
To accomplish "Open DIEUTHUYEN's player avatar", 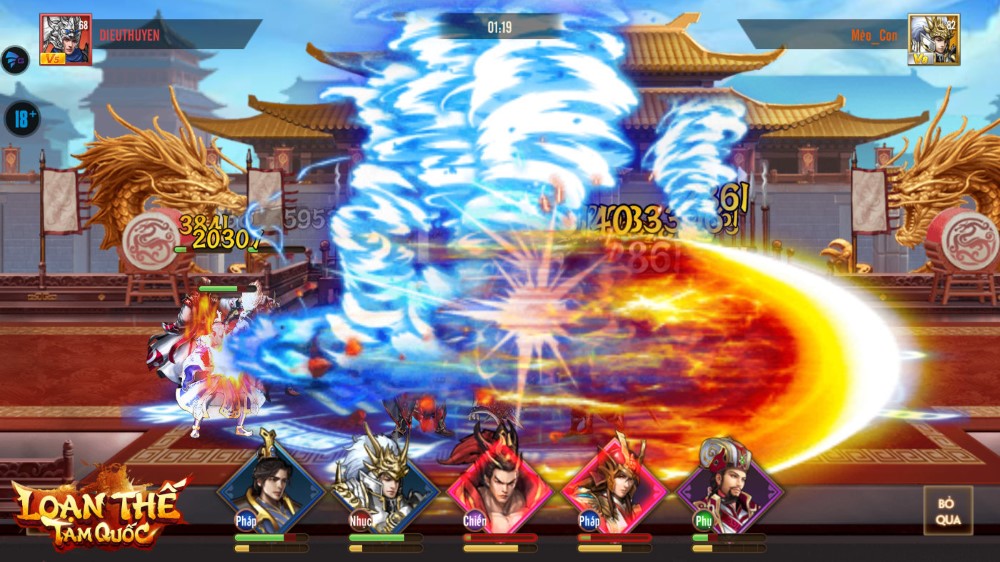I will [65, 40].
